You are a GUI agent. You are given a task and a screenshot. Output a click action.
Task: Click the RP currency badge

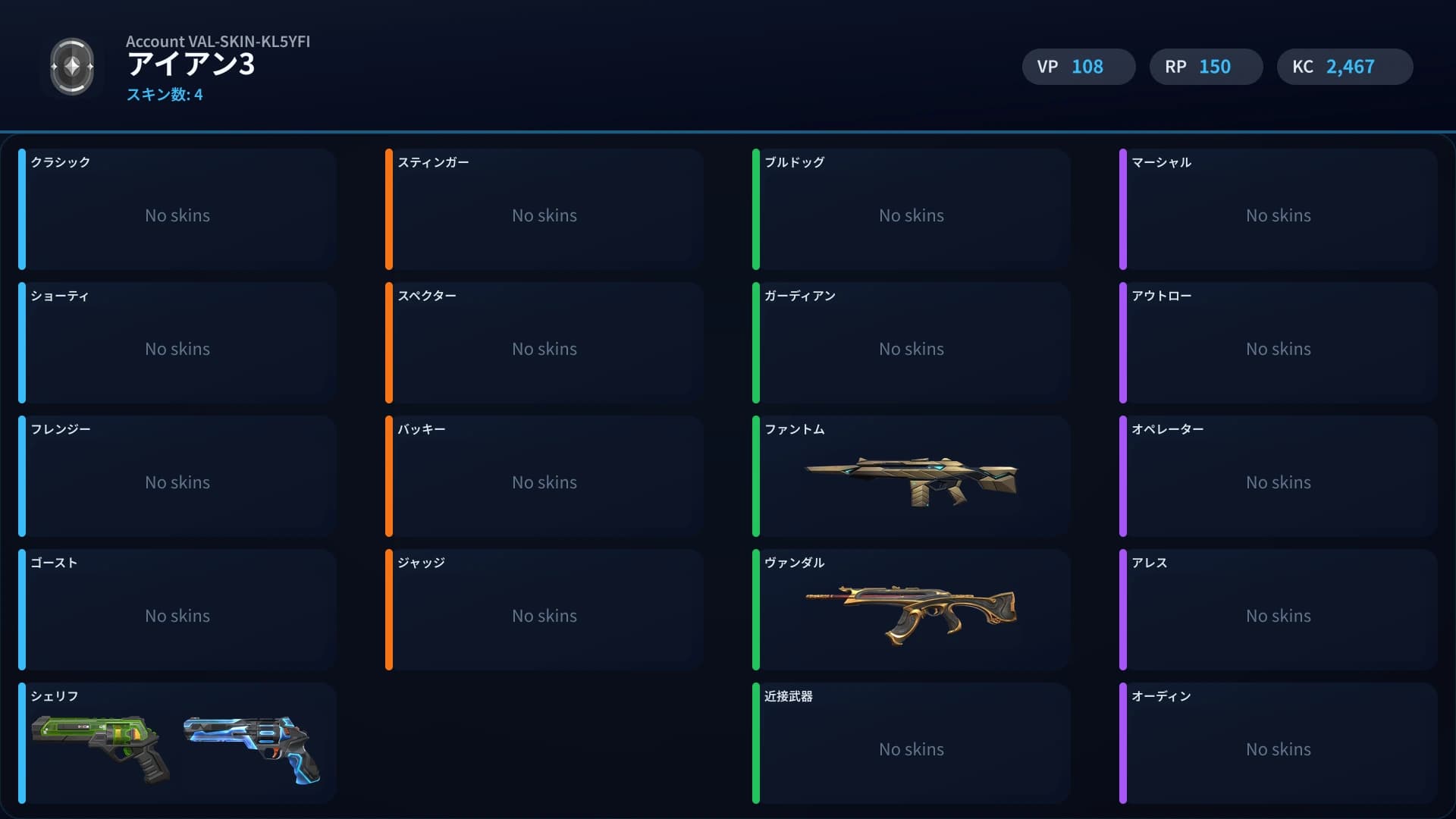1206,67
